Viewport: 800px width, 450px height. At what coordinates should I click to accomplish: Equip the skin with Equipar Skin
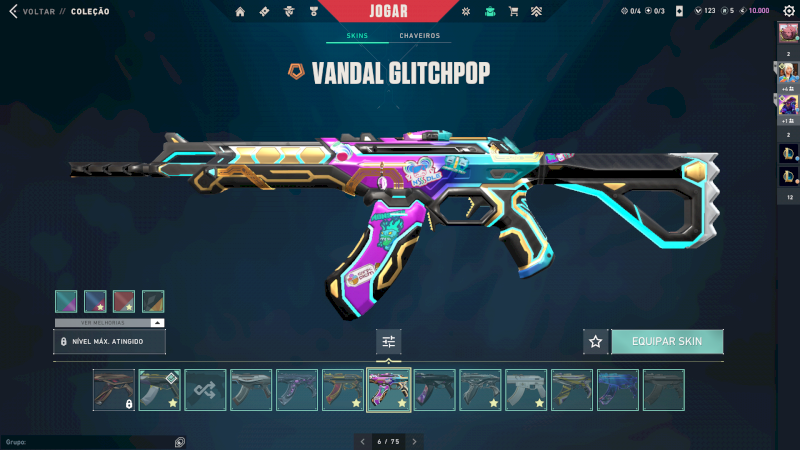[x=667, y=341]
